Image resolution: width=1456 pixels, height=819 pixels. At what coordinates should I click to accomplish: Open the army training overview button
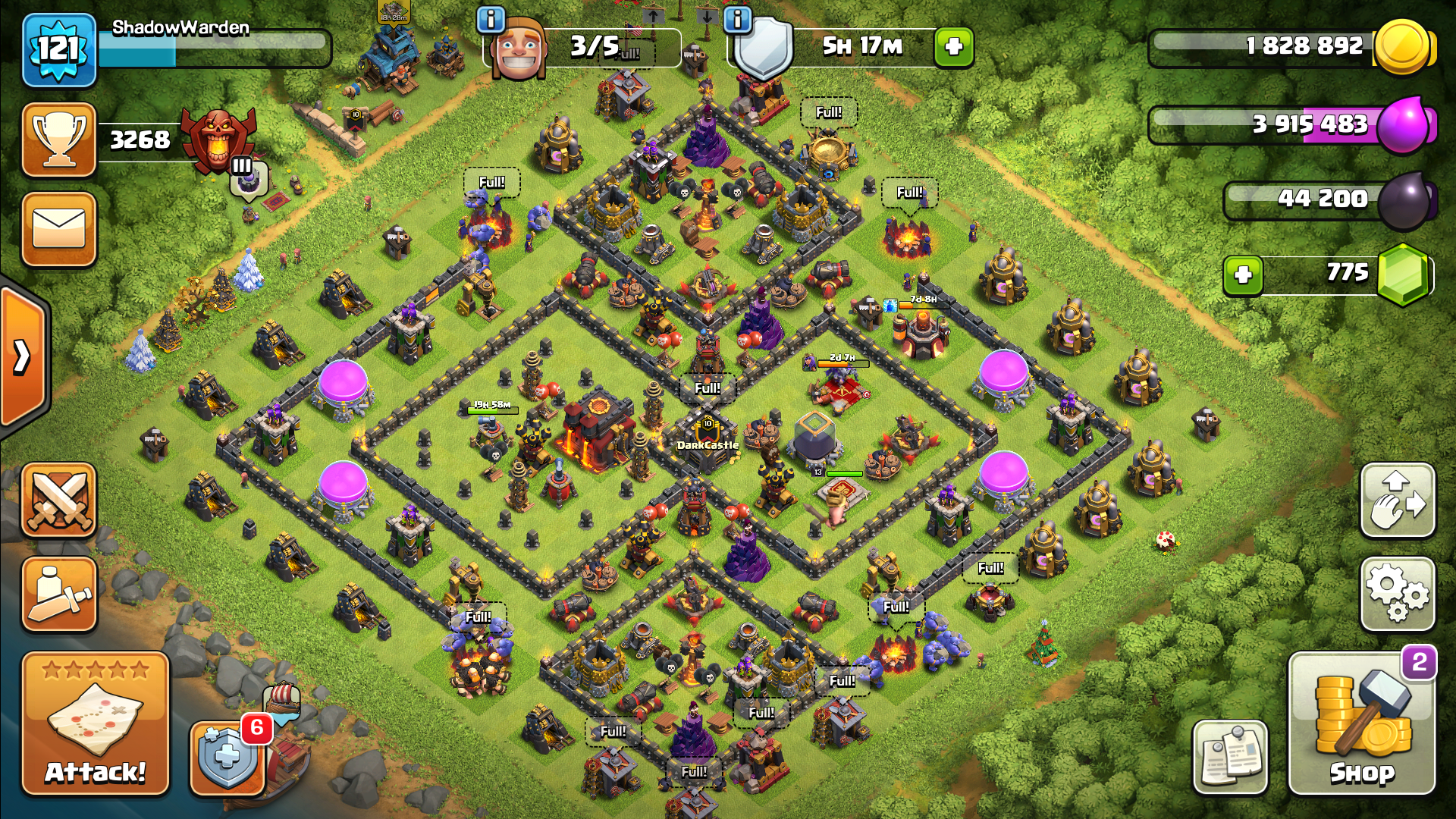click(x=59, y=595)
